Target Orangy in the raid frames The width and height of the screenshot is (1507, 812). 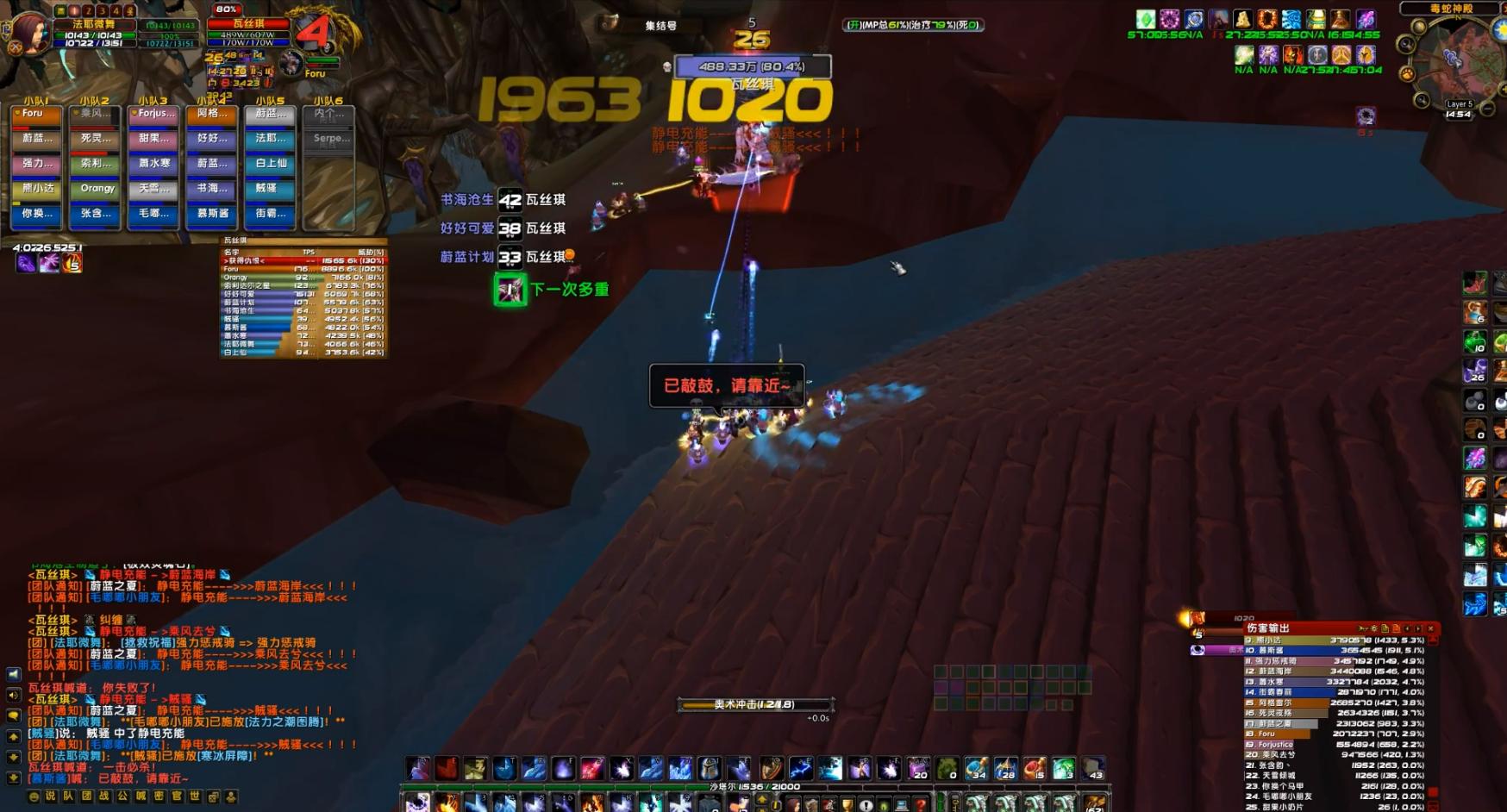point(95,189)
